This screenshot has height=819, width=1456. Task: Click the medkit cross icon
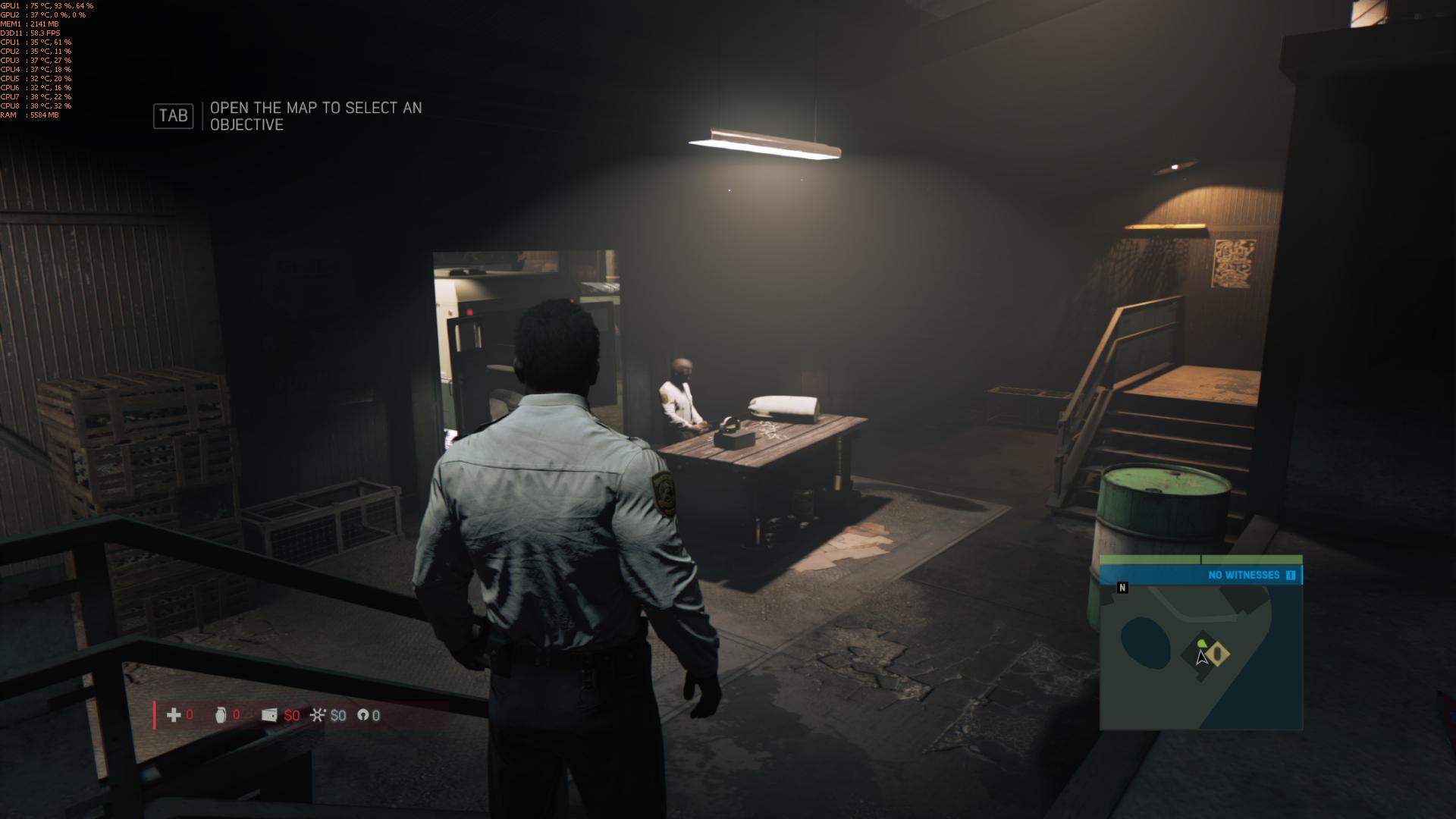click(x=174, y=715)
